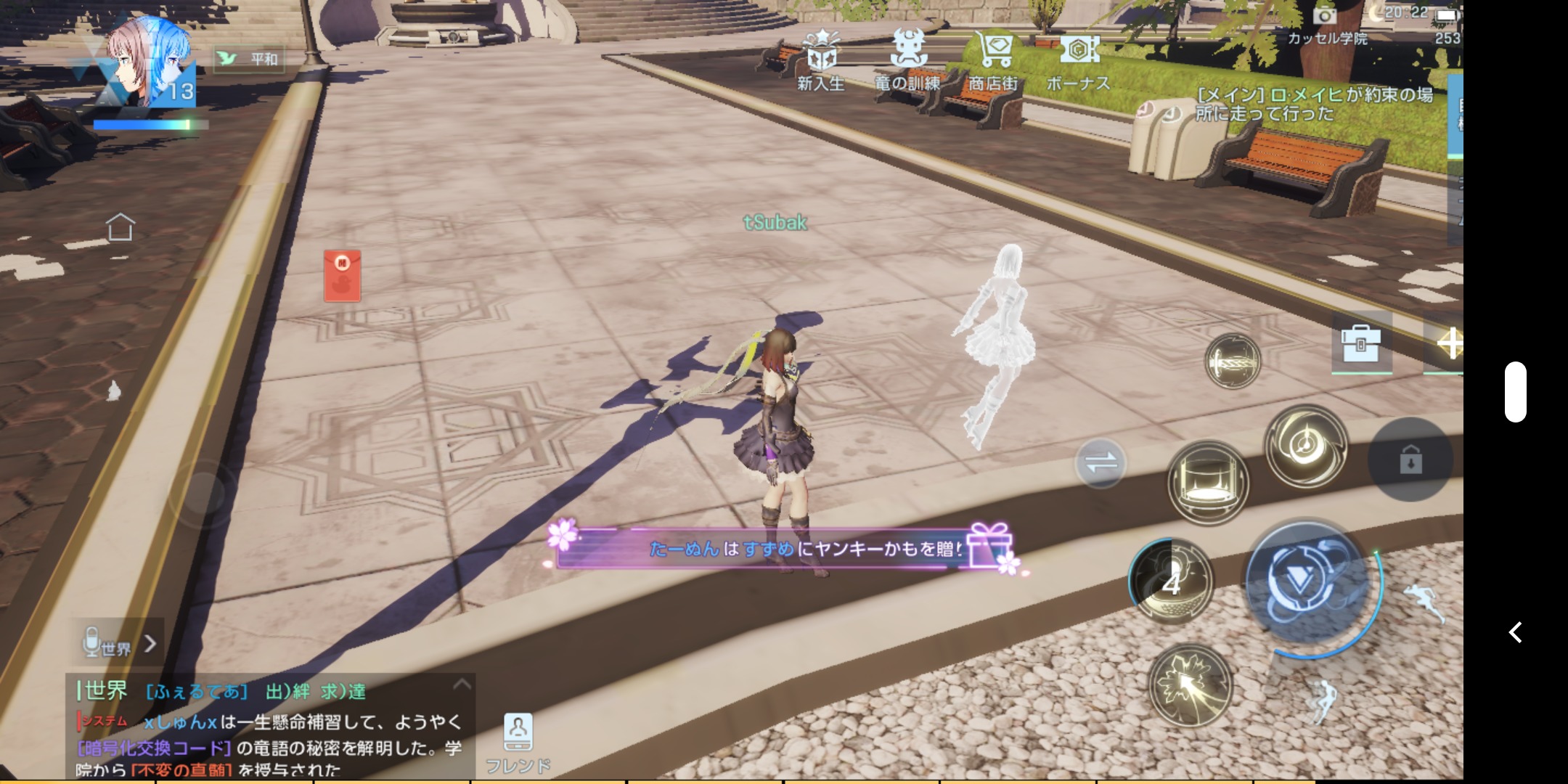Open the 竜の訓練 dragon training menu

(x=907, y=60)
